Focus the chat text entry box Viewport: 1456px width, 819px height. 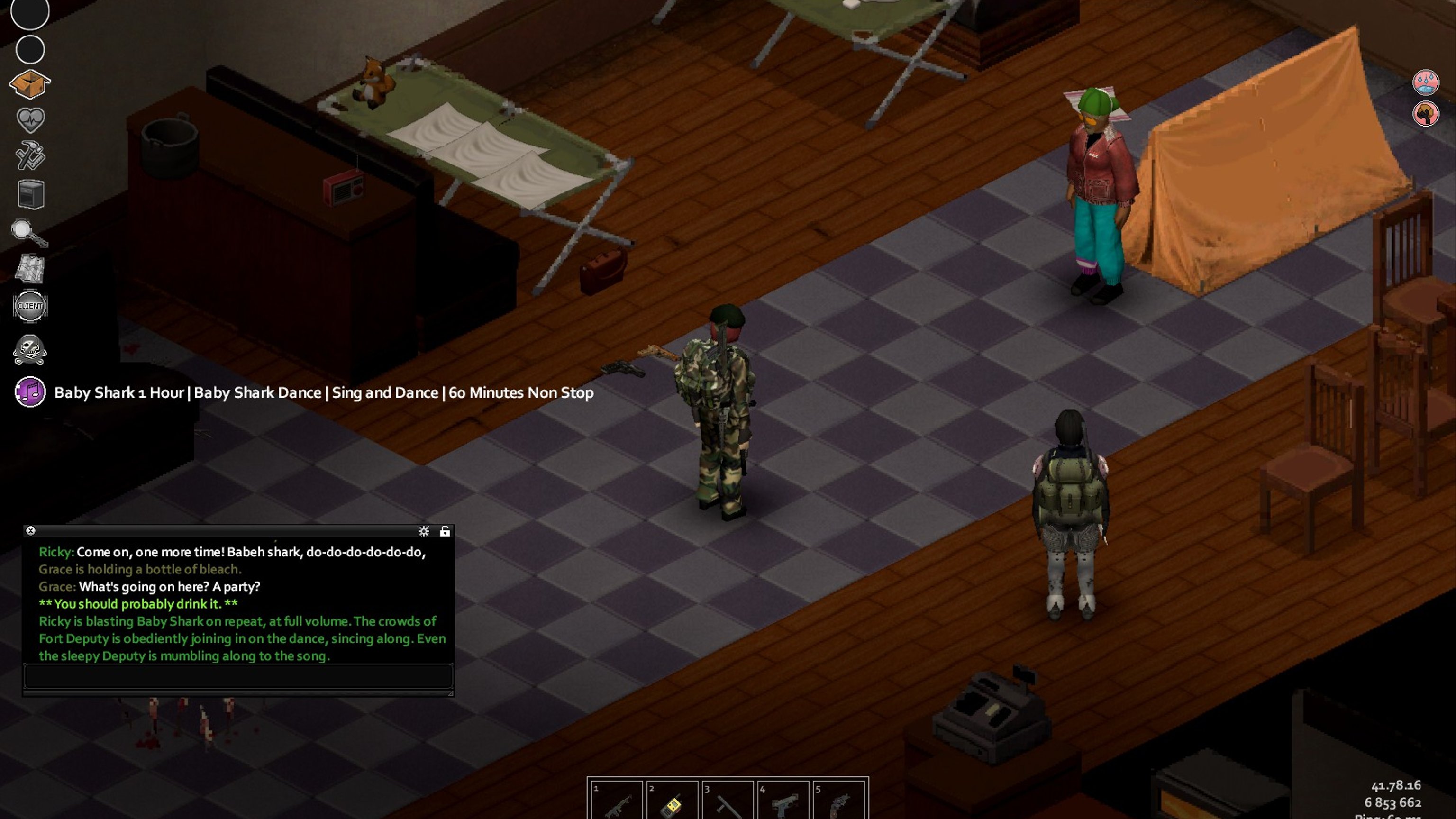[x=238, y=676]
